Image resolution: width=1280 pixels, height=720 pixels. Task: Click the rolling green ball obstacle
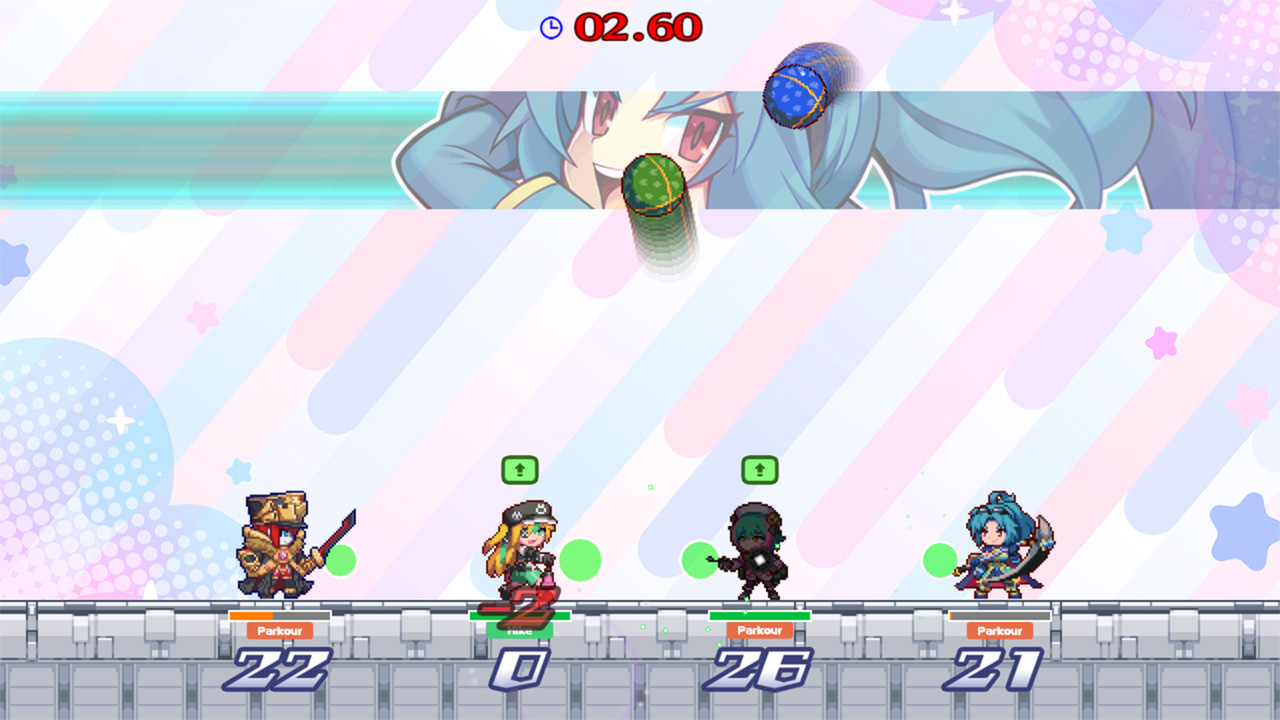click(652, 181)
